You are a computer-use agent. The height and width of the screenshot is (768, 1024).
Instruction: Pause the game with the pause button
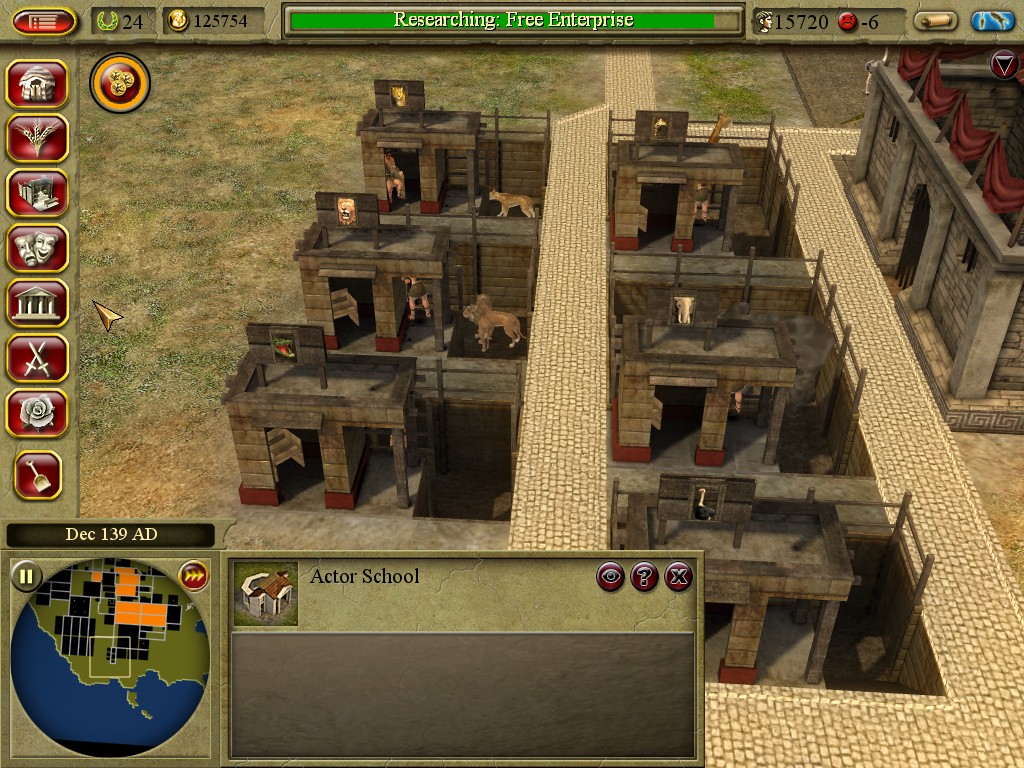26,576
